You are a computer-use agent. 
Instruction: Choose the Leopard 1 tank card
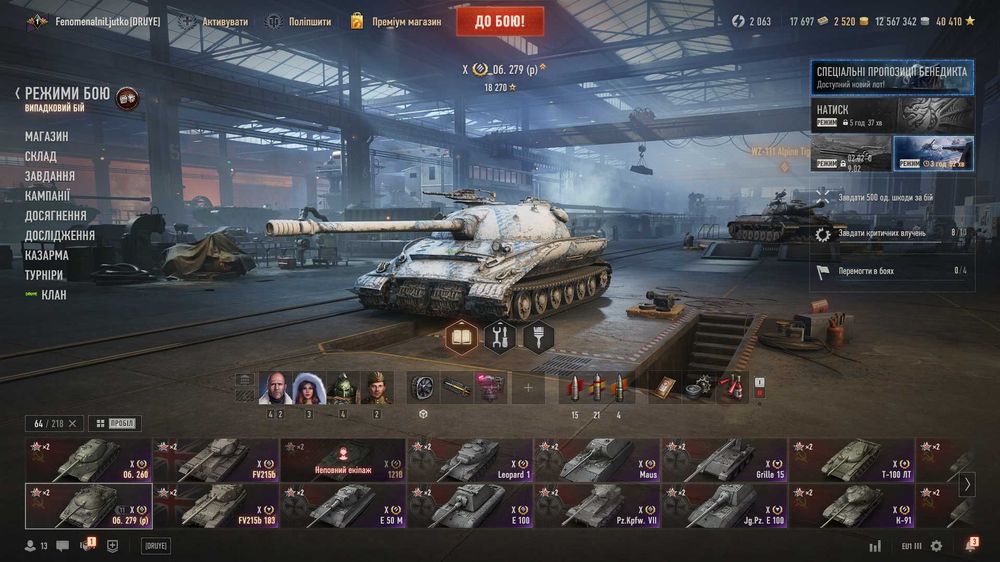(469, 460)
